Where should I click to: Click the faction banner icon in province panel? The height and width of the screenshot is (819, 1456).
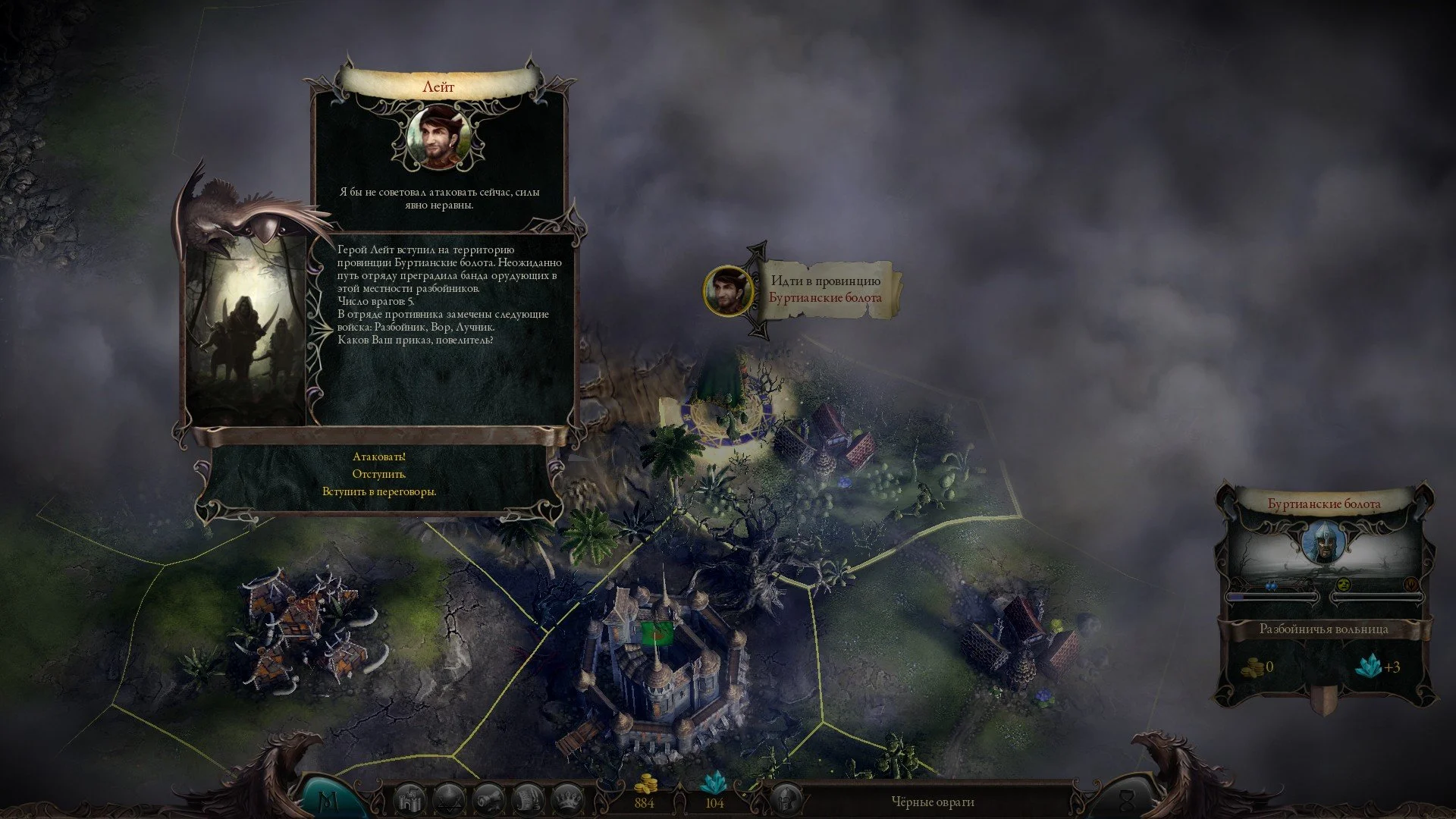[x=1412, y=585]
